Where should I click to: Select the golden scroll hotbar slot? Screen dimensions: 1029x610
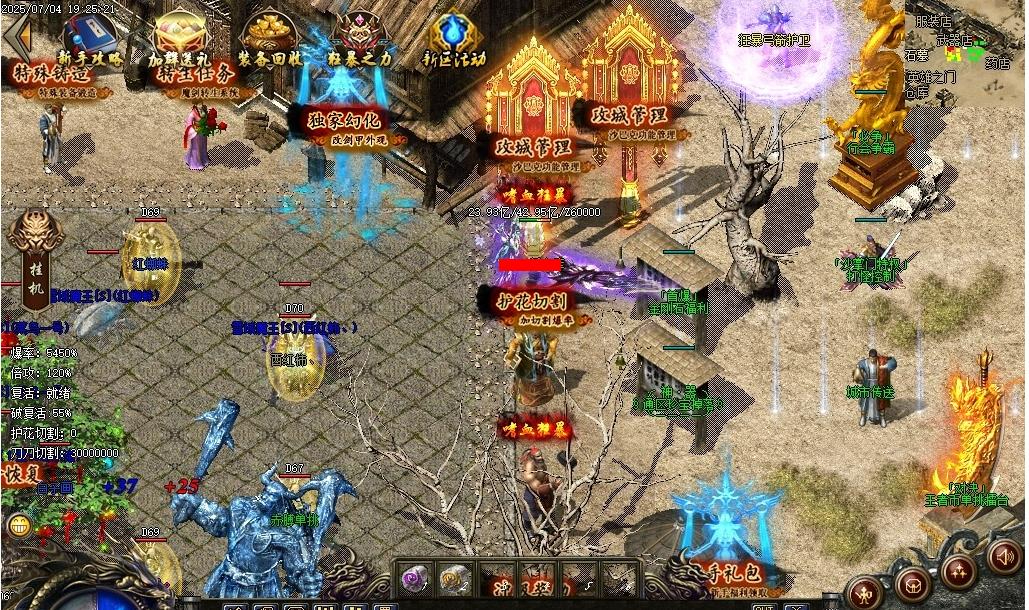(455, 577)
